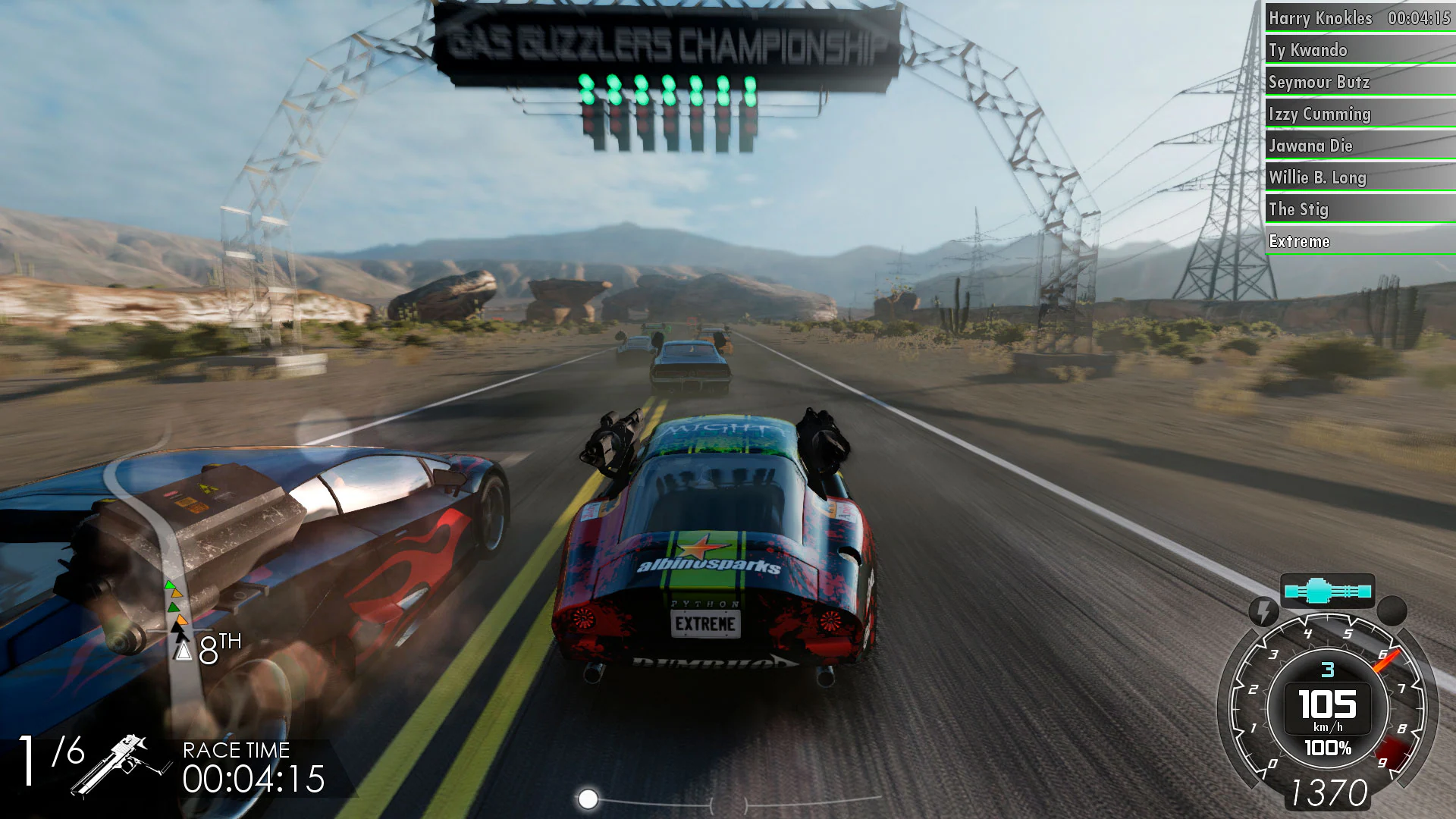Viewport: 1456px width, 819px height.
Task: Click the 105 km/h speed readout
Action: pos(1328,705)
